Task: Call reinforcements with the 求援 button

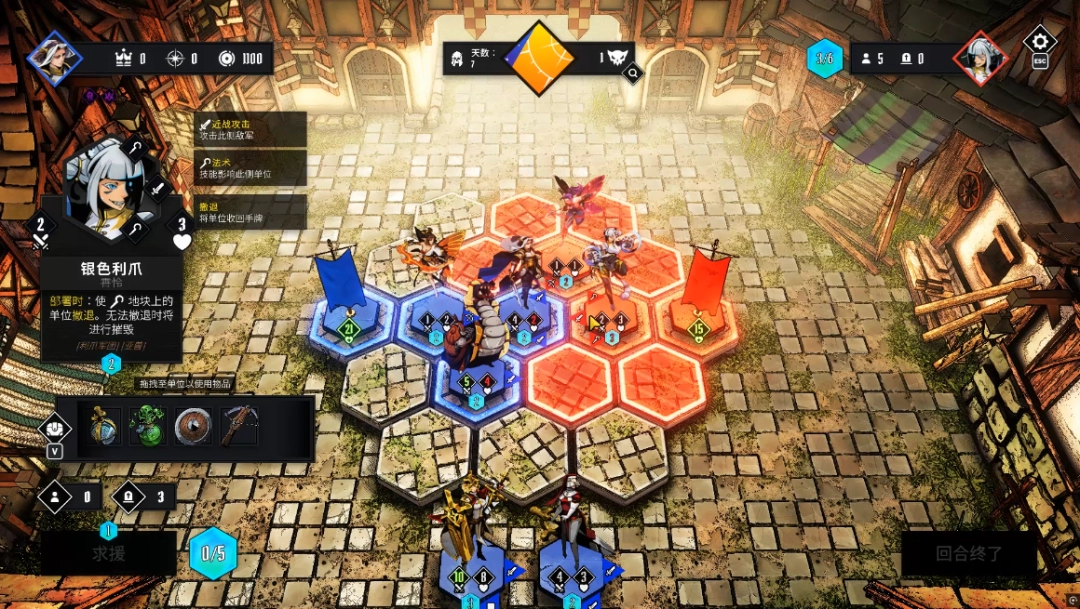Action: pyautogui.click(x=108, y=553)
